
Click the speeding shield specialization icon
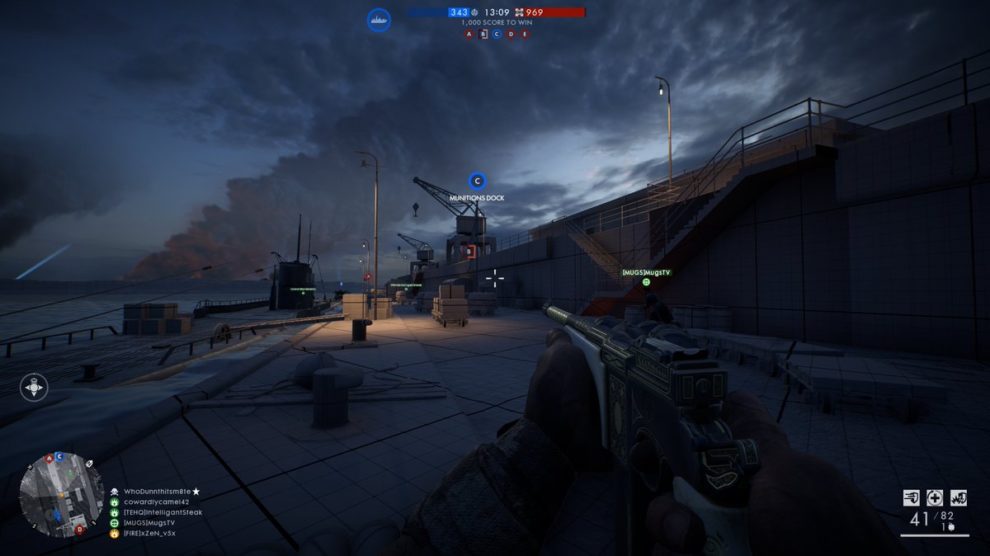click(912, 497)
